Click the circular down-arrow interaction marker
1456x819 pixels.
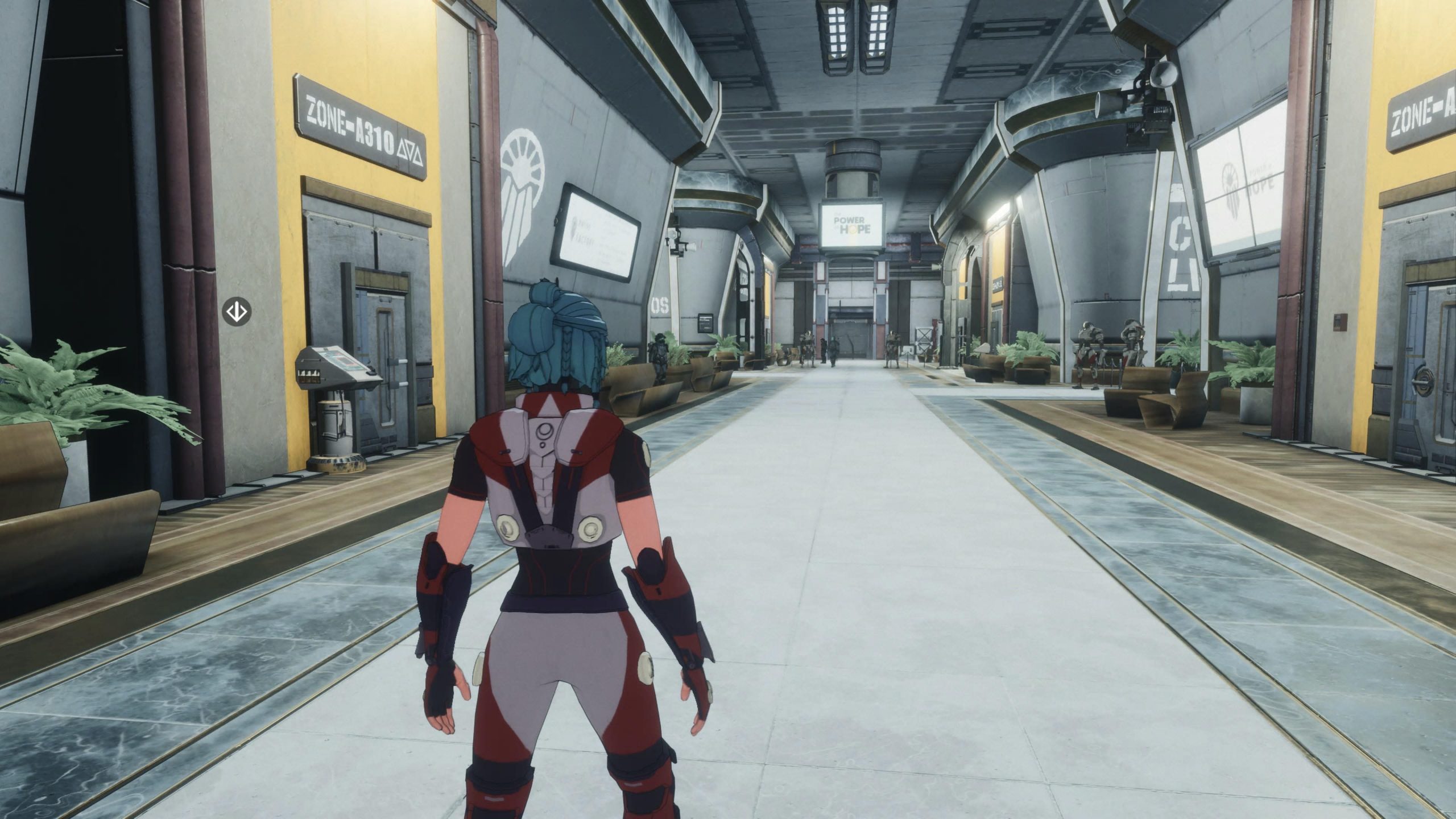click(236, 311)
